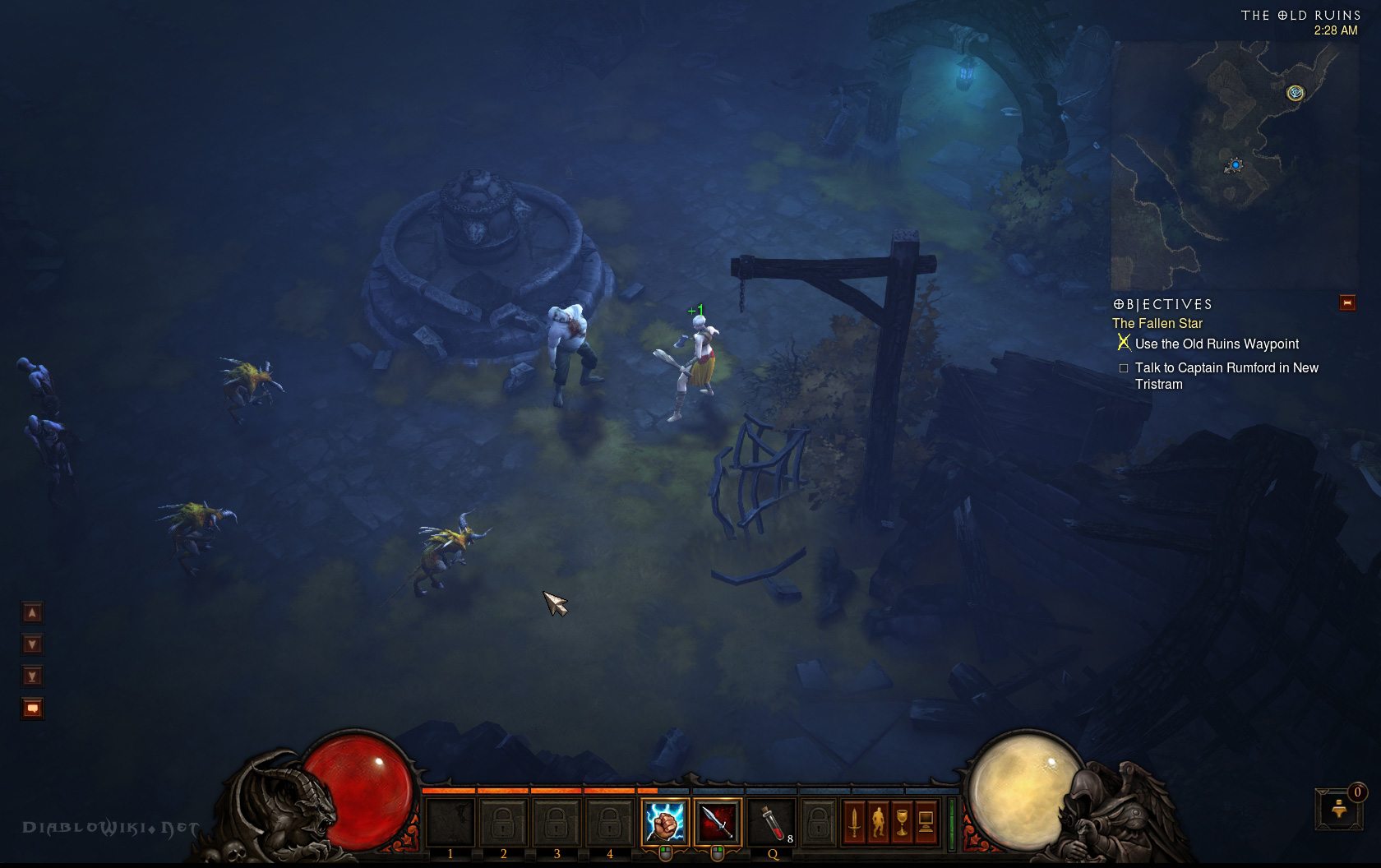
Task: Activate the lightning fist skill
Action: coord(664,822)
